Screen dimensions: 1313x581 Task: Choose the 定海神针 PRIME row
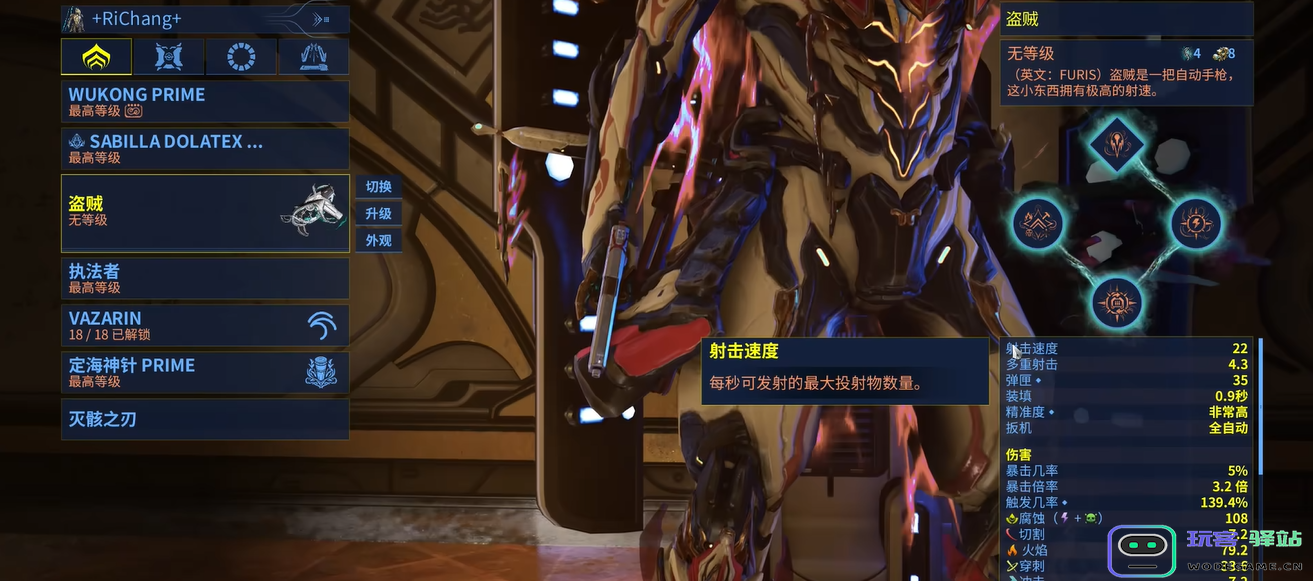[205, 372]
